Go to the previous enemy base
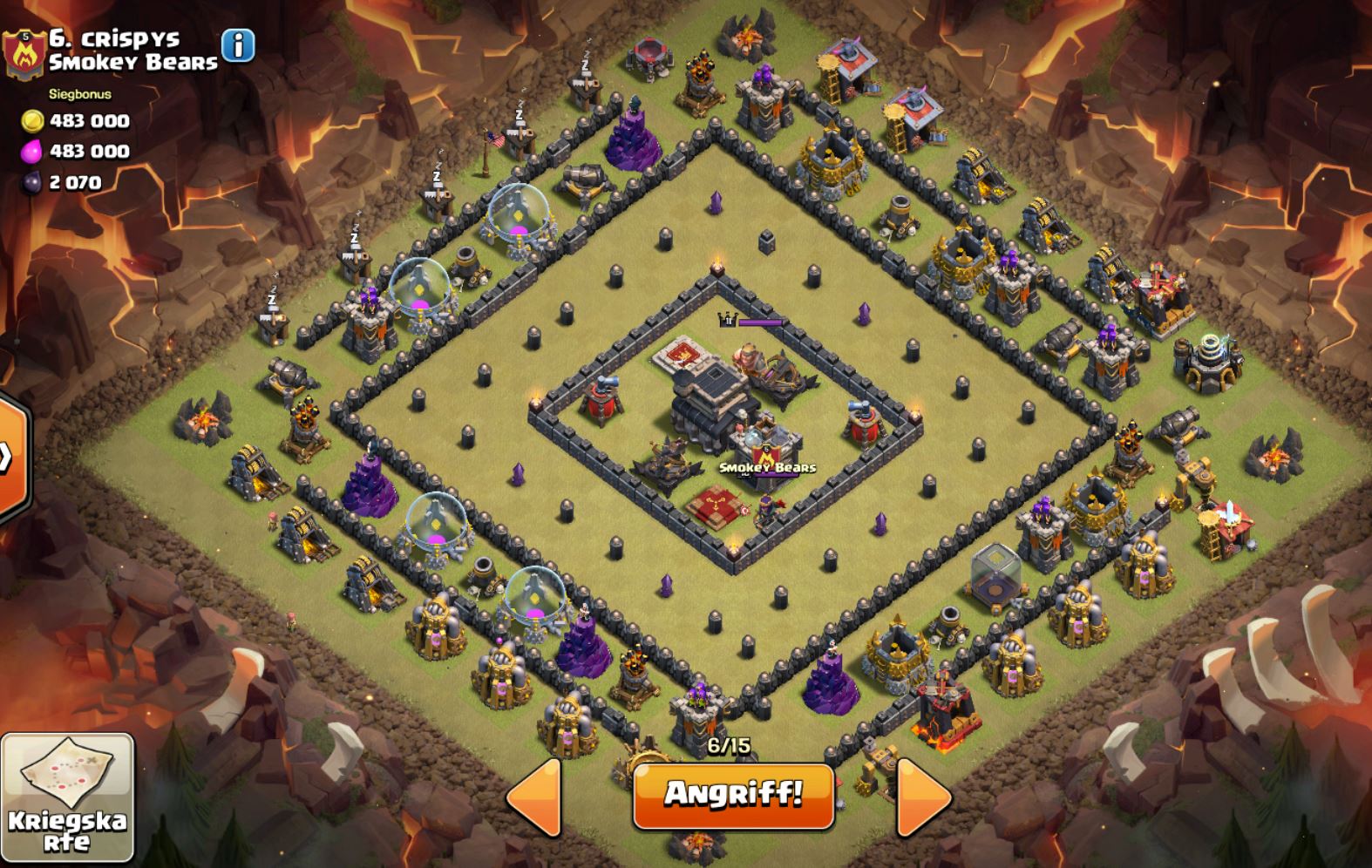 [x=533, y=797]
